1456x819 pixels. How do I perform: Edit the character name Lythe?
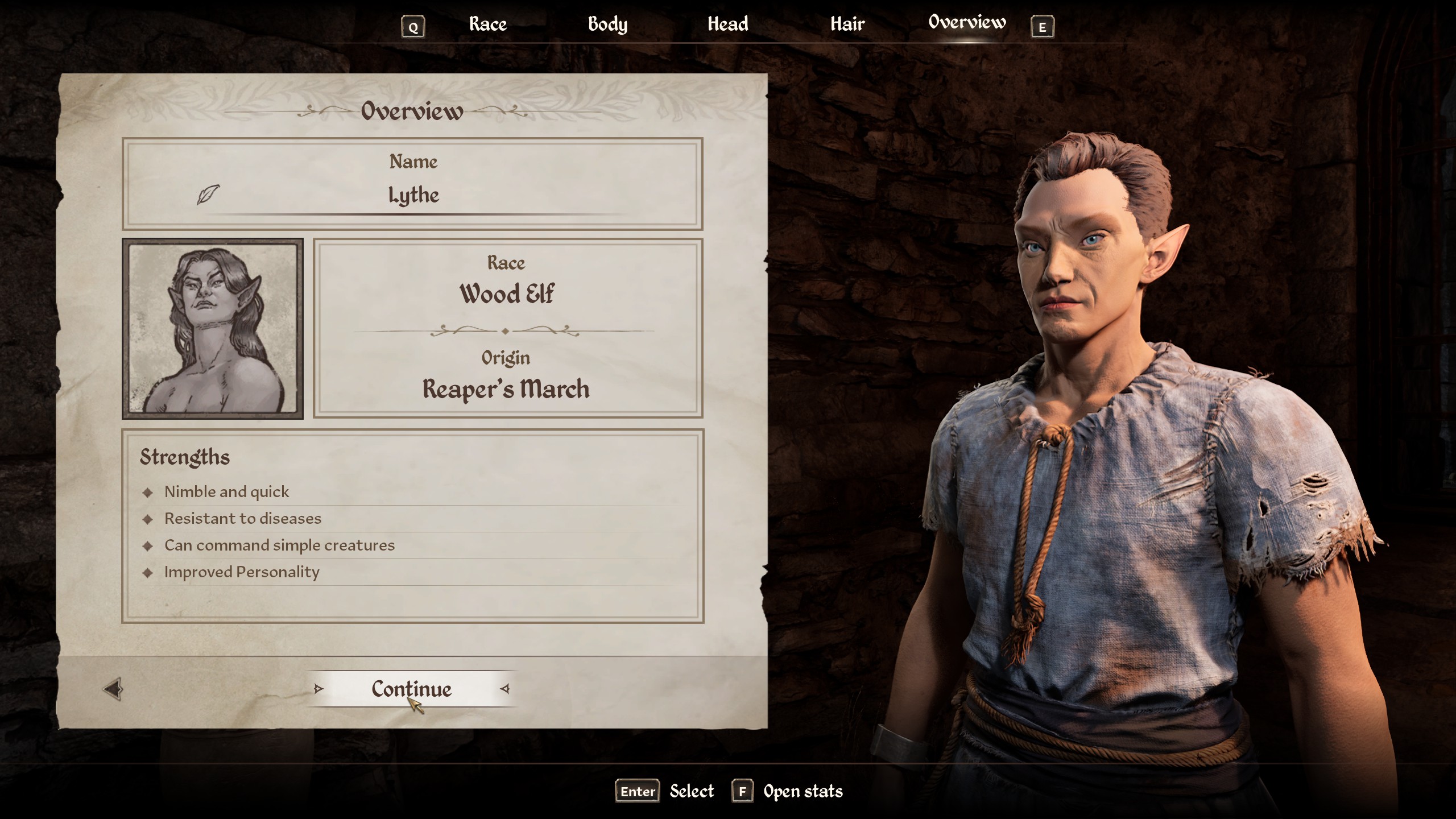click(x=413, y=195)
